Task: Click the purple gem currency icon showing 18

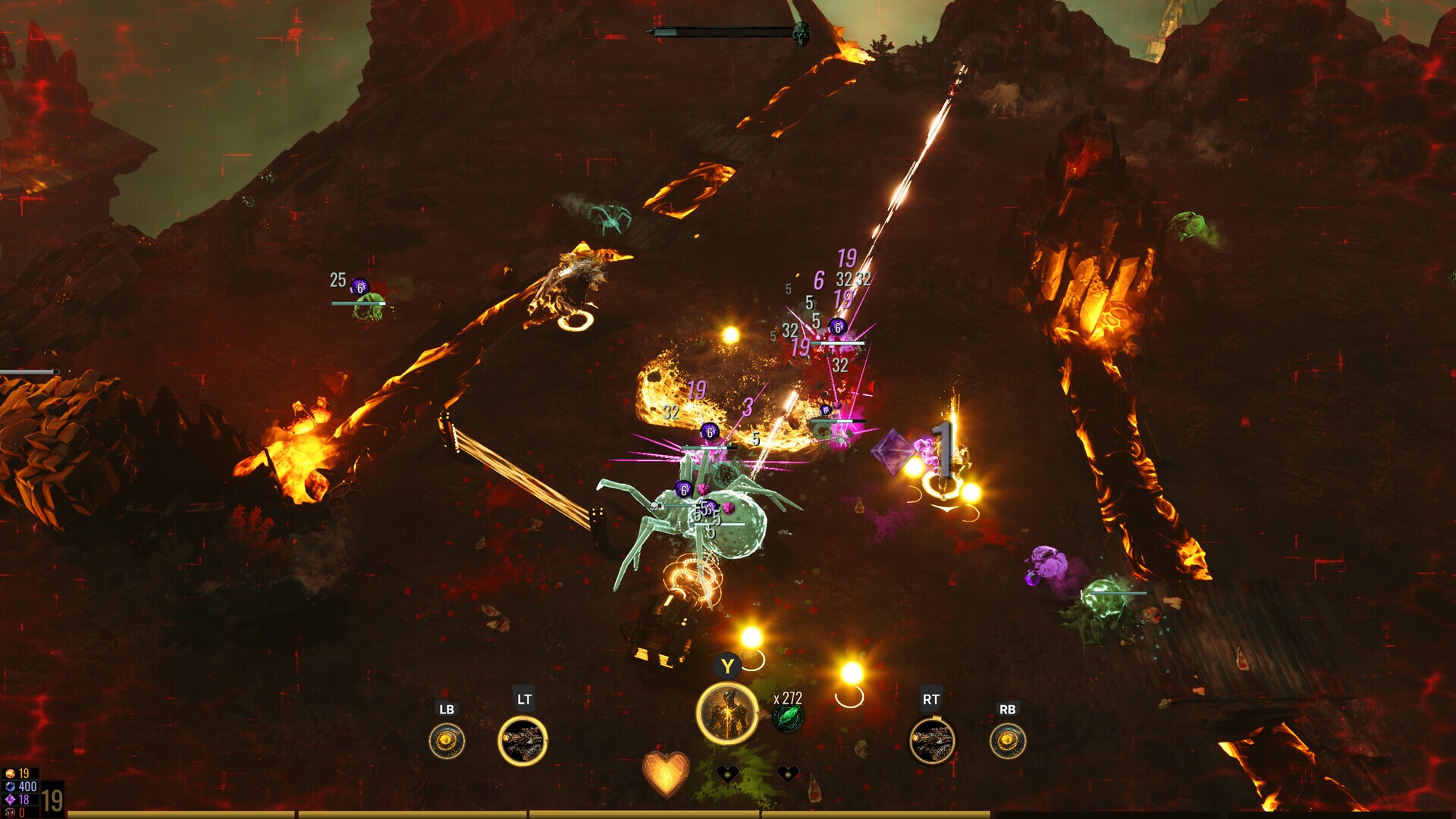Action: click(x=10, y=799)
